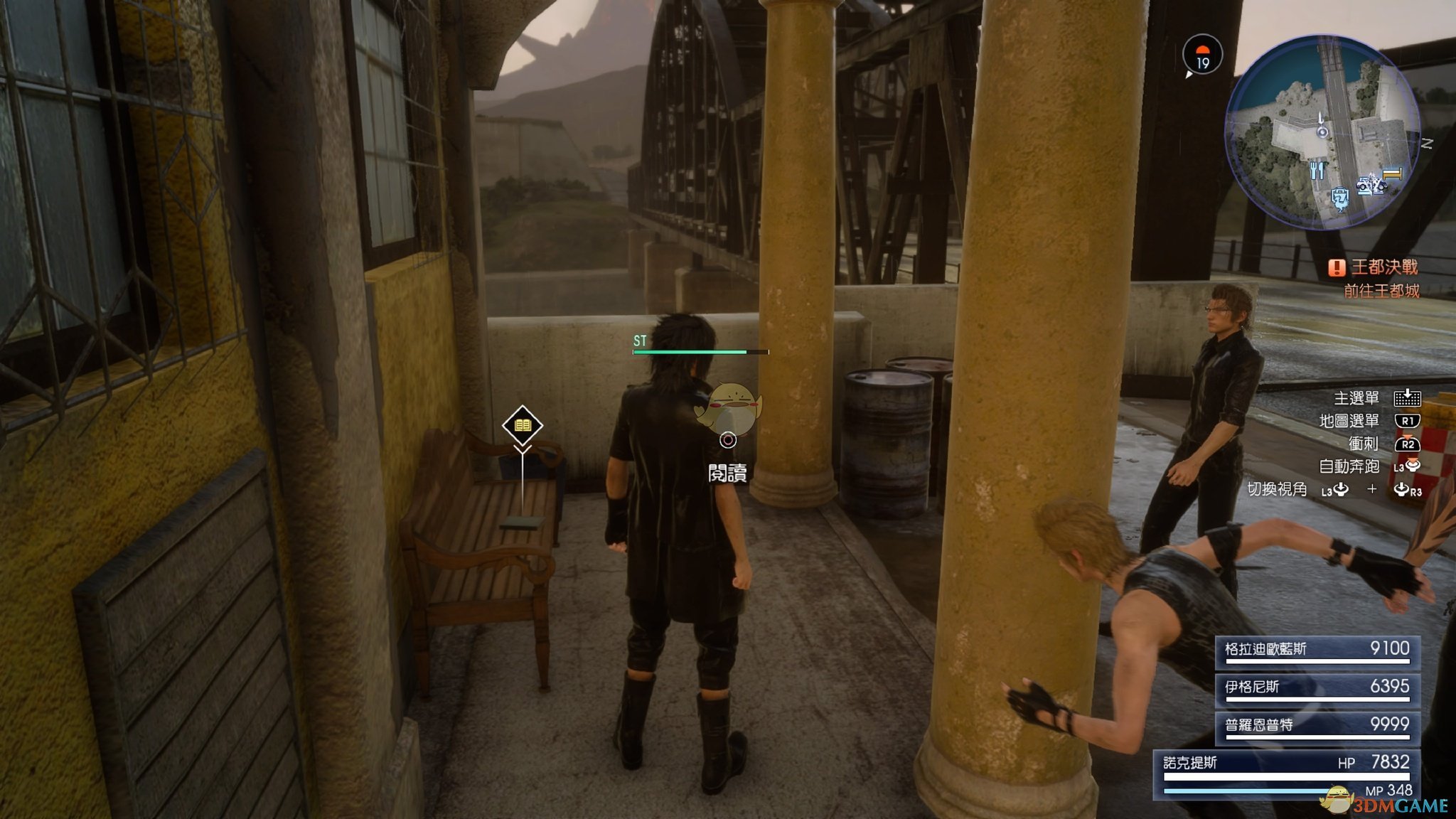Choose the 伊格尼斯 party member panel
This screenshot has width=1456, height=819.
[1317, 688]
